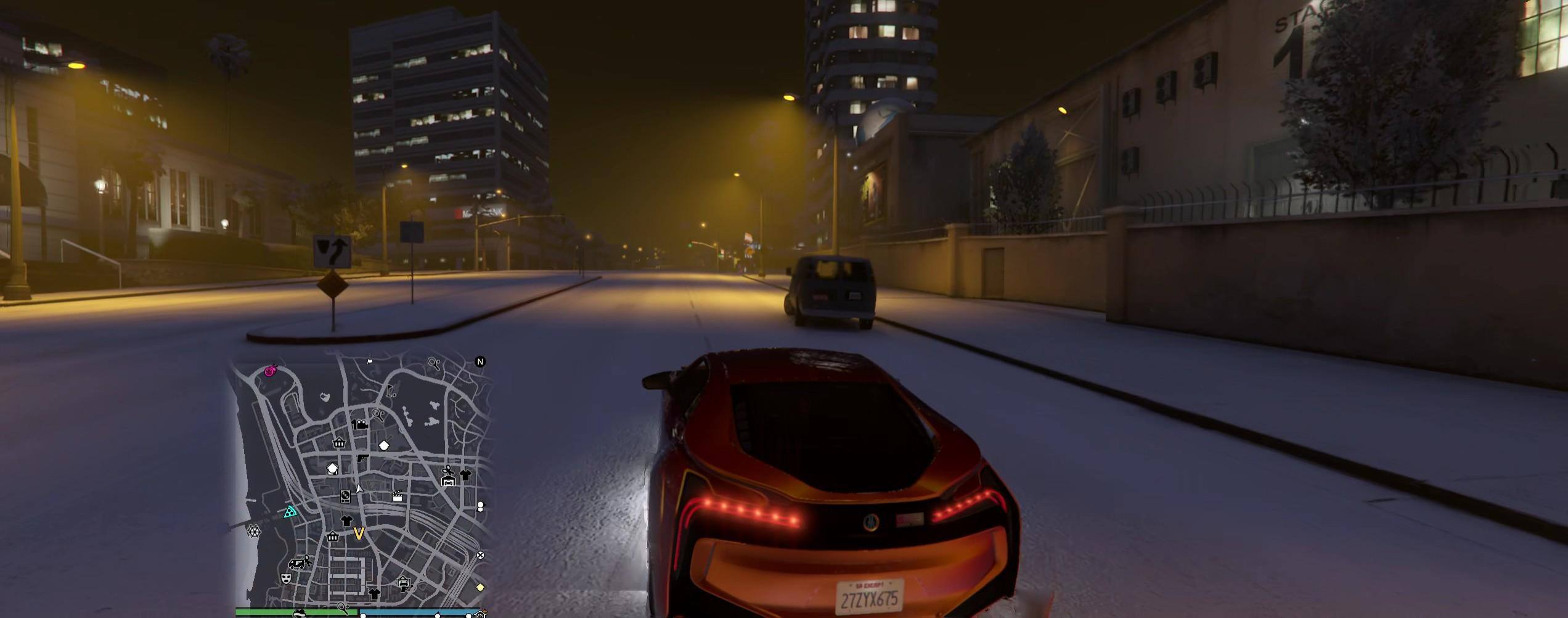Click the Ferris wheel marker by the coast
Screen dimensions: 1568x618
254,530
